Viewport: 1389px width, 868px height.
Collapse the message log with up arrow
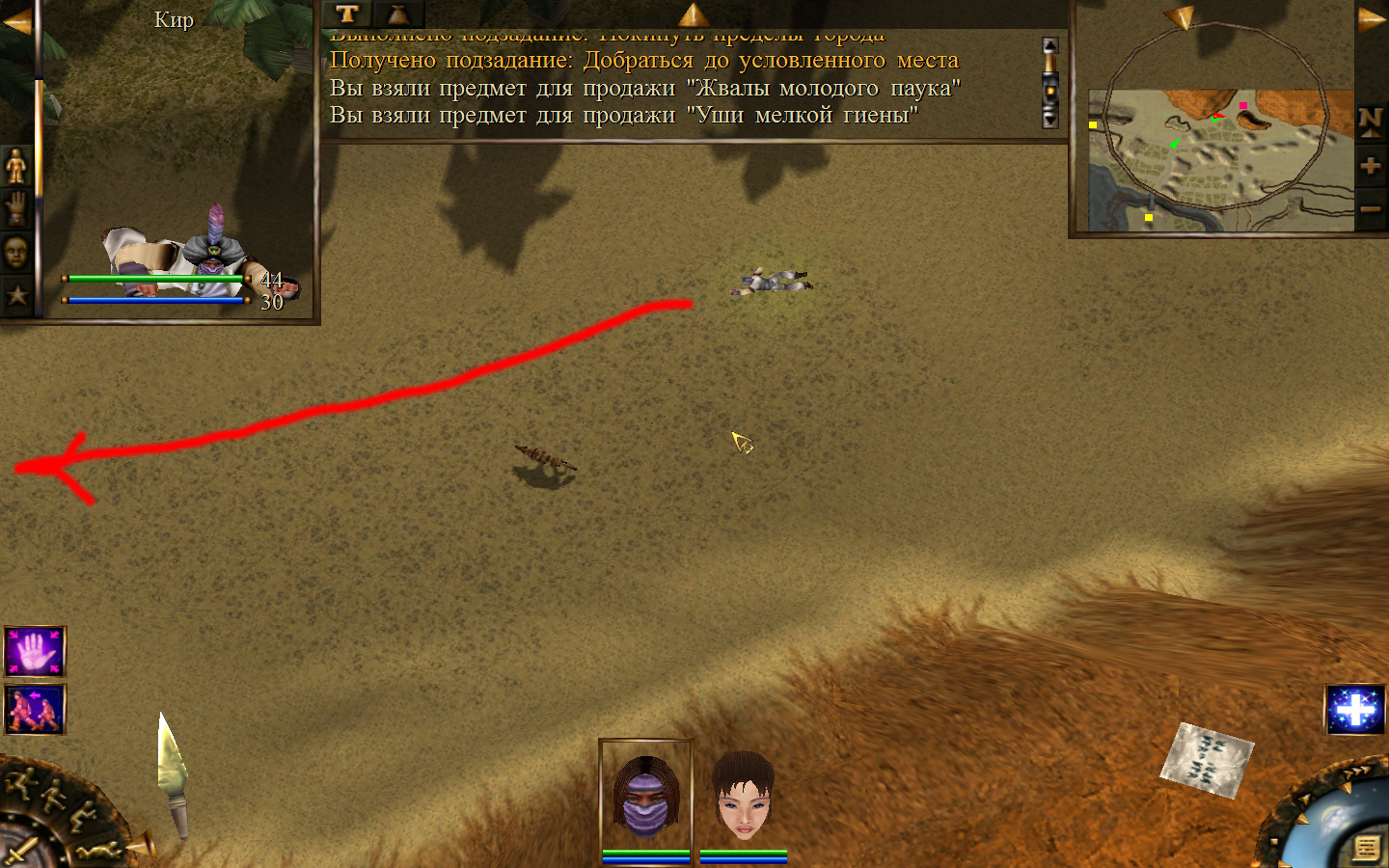(693, 14)
